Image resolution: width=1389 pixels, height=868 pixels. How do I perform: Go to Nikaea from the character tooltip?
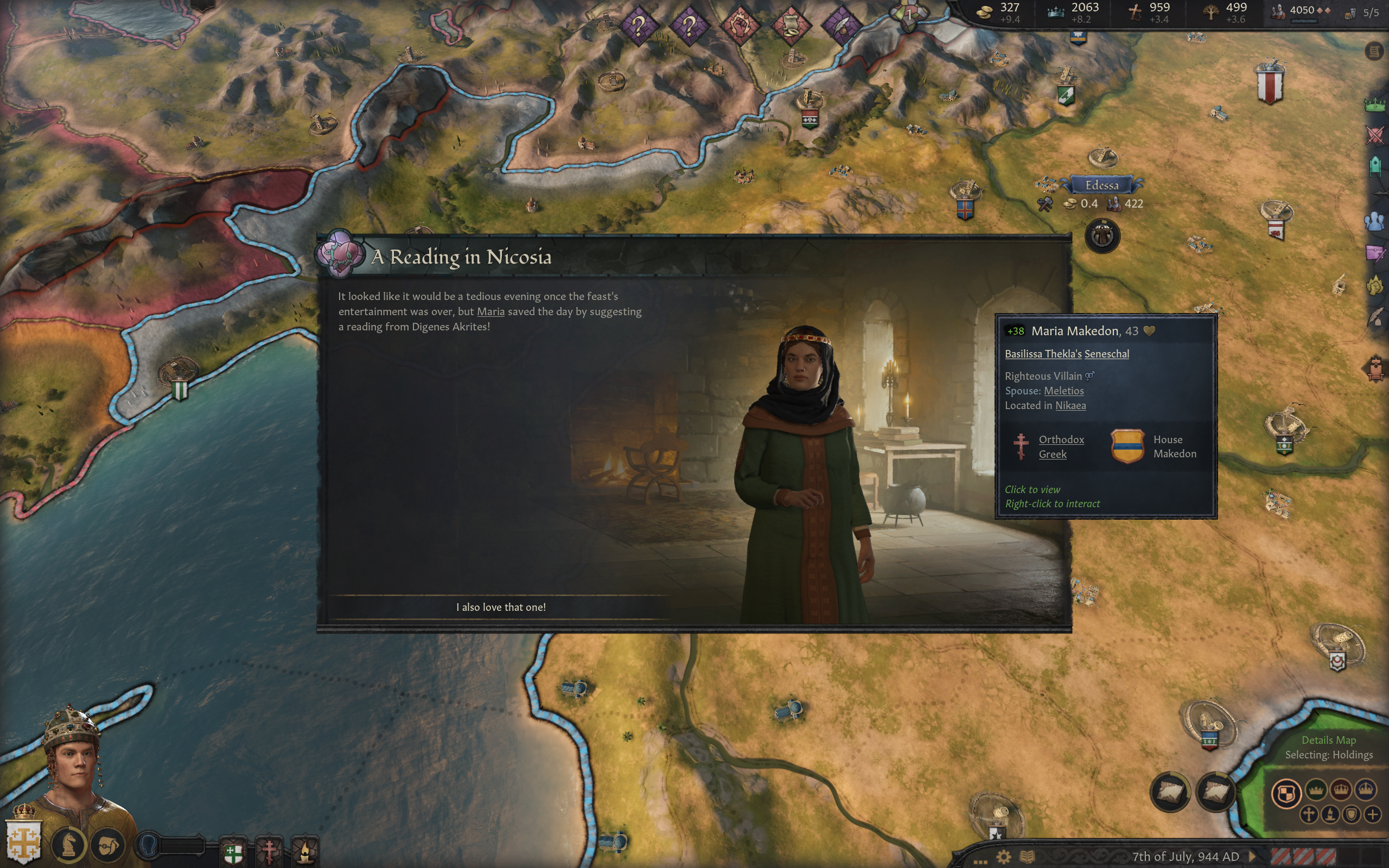click(1070, 406)
